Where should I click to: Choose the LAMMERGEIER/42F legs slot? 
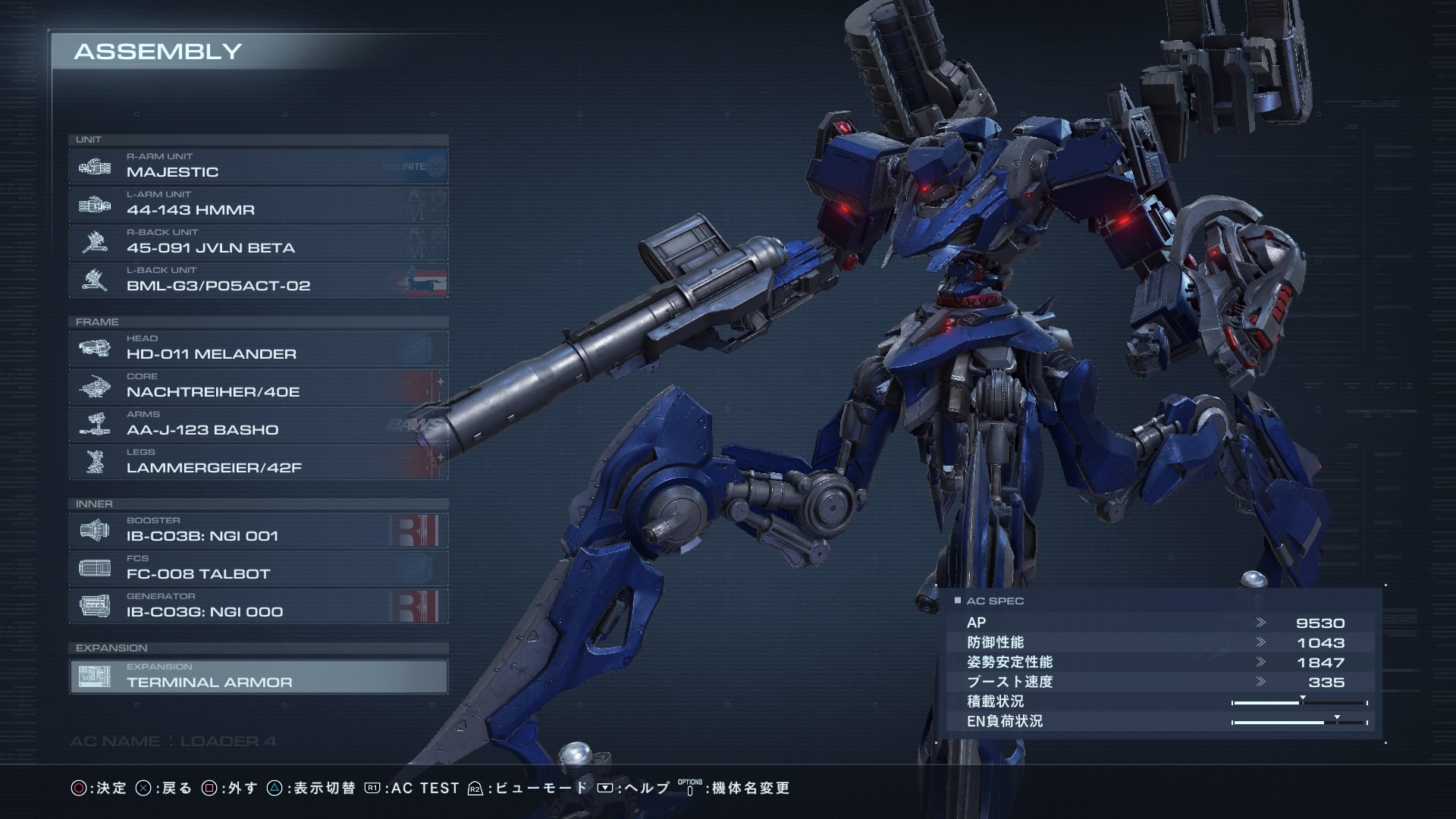(258, 462)
